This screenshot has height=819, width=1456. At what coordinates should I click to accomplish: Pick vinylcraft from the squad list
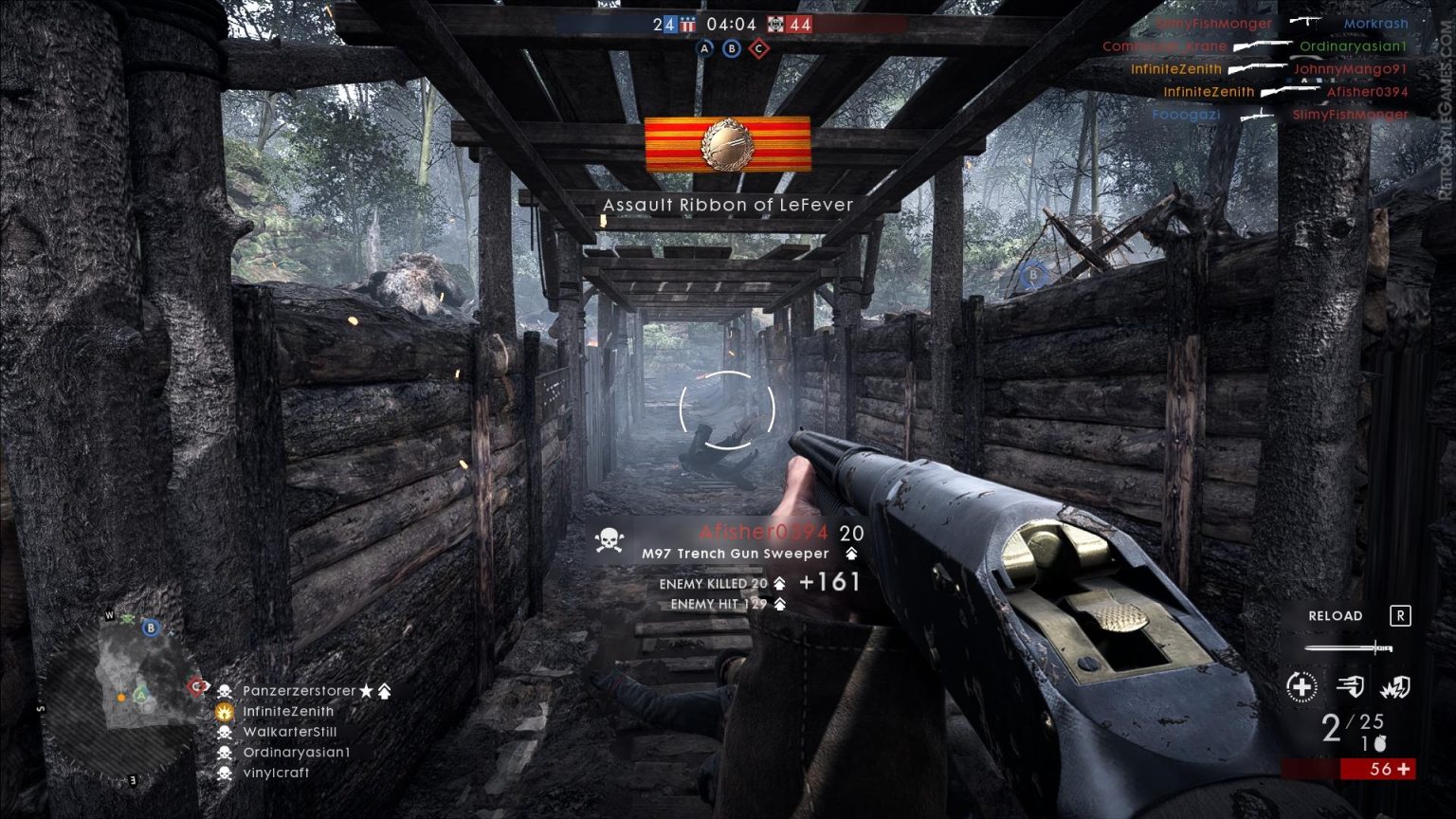[276, 773]
